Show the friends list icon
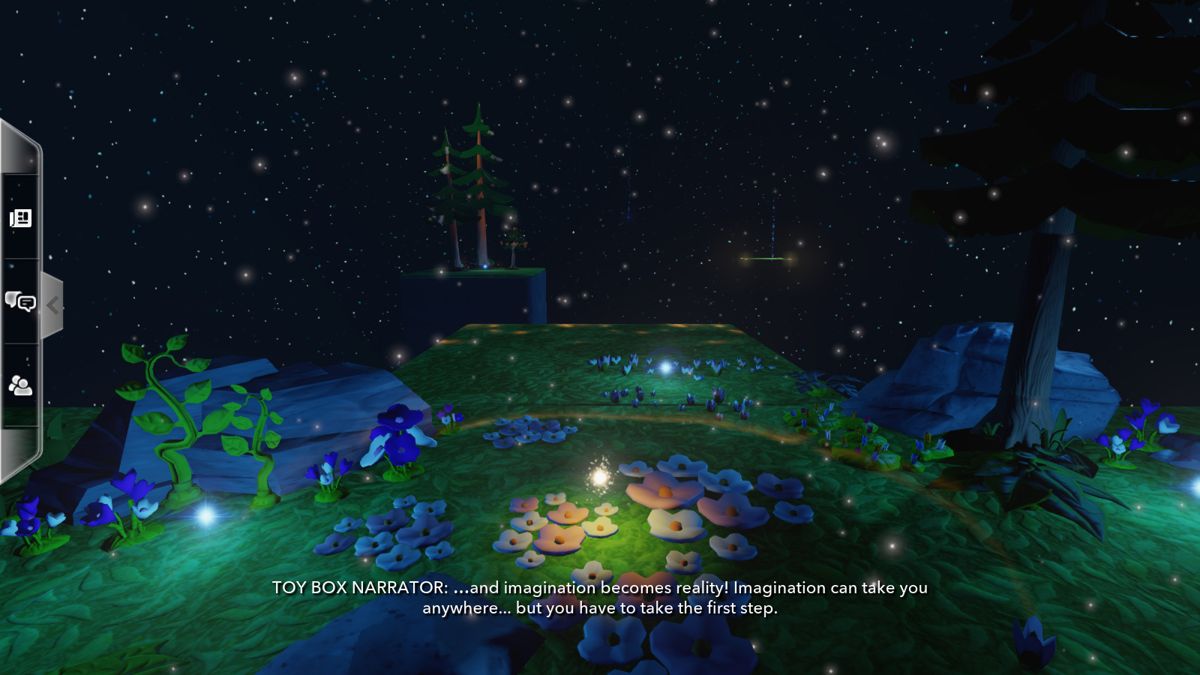The image size is (1200, 675). coord(20,385)
